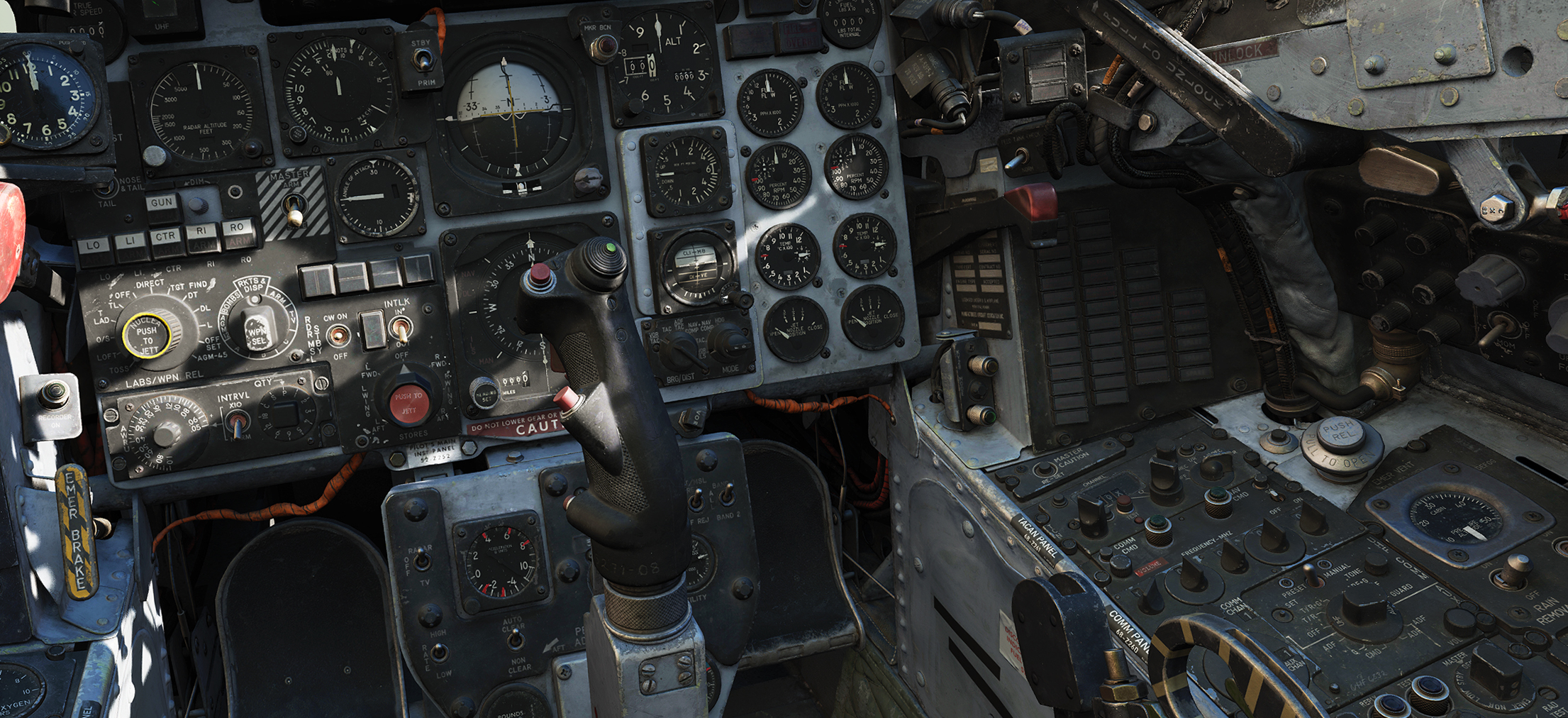Arm the LO station button
The width and height of the screenshot is (1568, 718).
[93, 248]
